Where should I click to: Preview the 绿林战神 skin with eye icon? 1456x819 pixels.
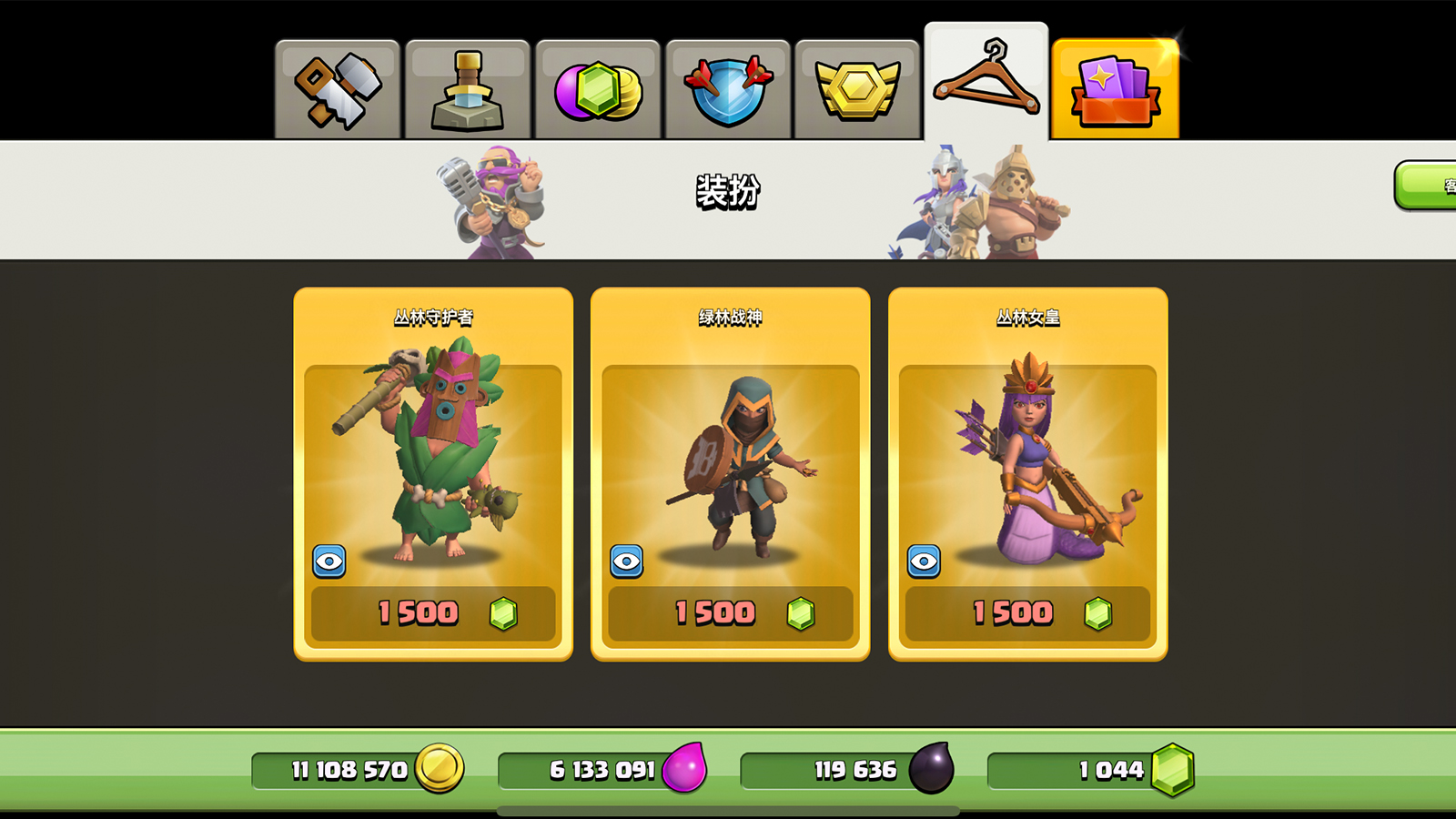(627, 561)
